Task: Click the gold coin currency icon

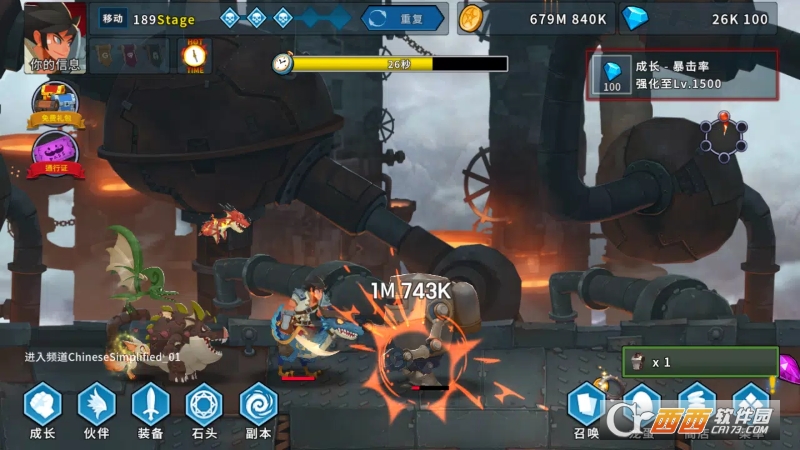Action: 472,18
